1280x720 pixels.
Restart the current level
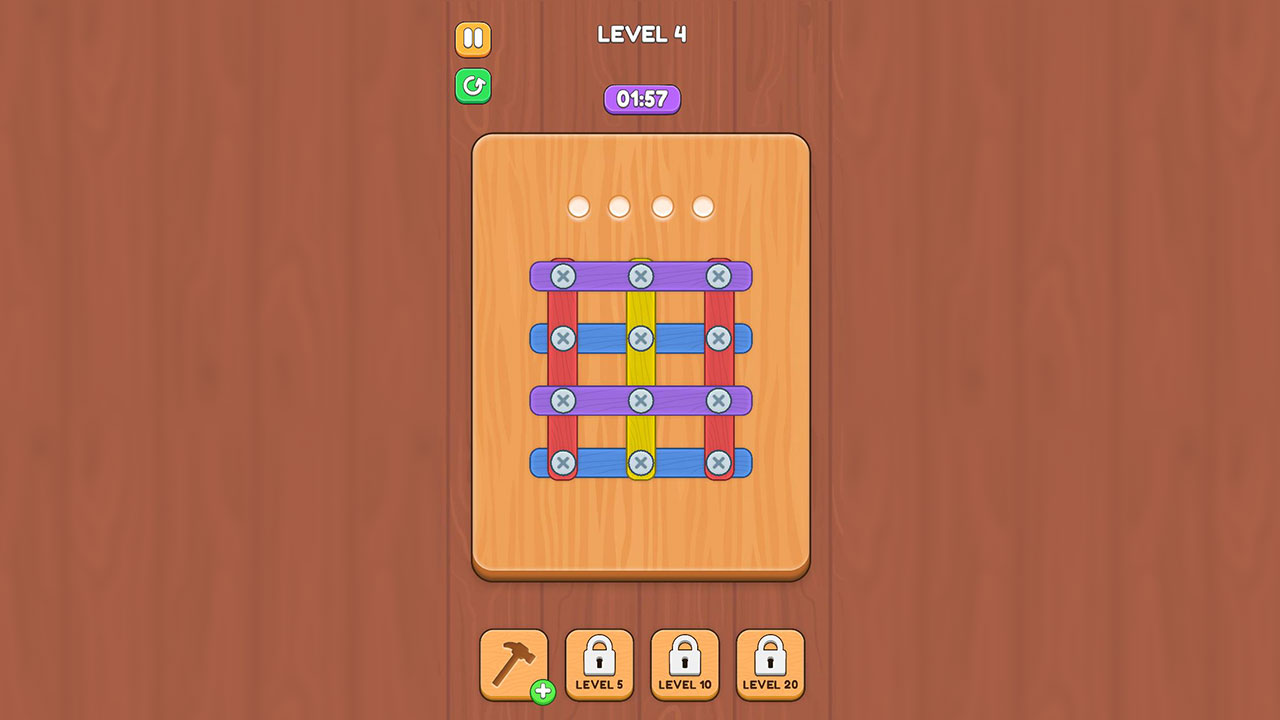[x=473, y=86]
